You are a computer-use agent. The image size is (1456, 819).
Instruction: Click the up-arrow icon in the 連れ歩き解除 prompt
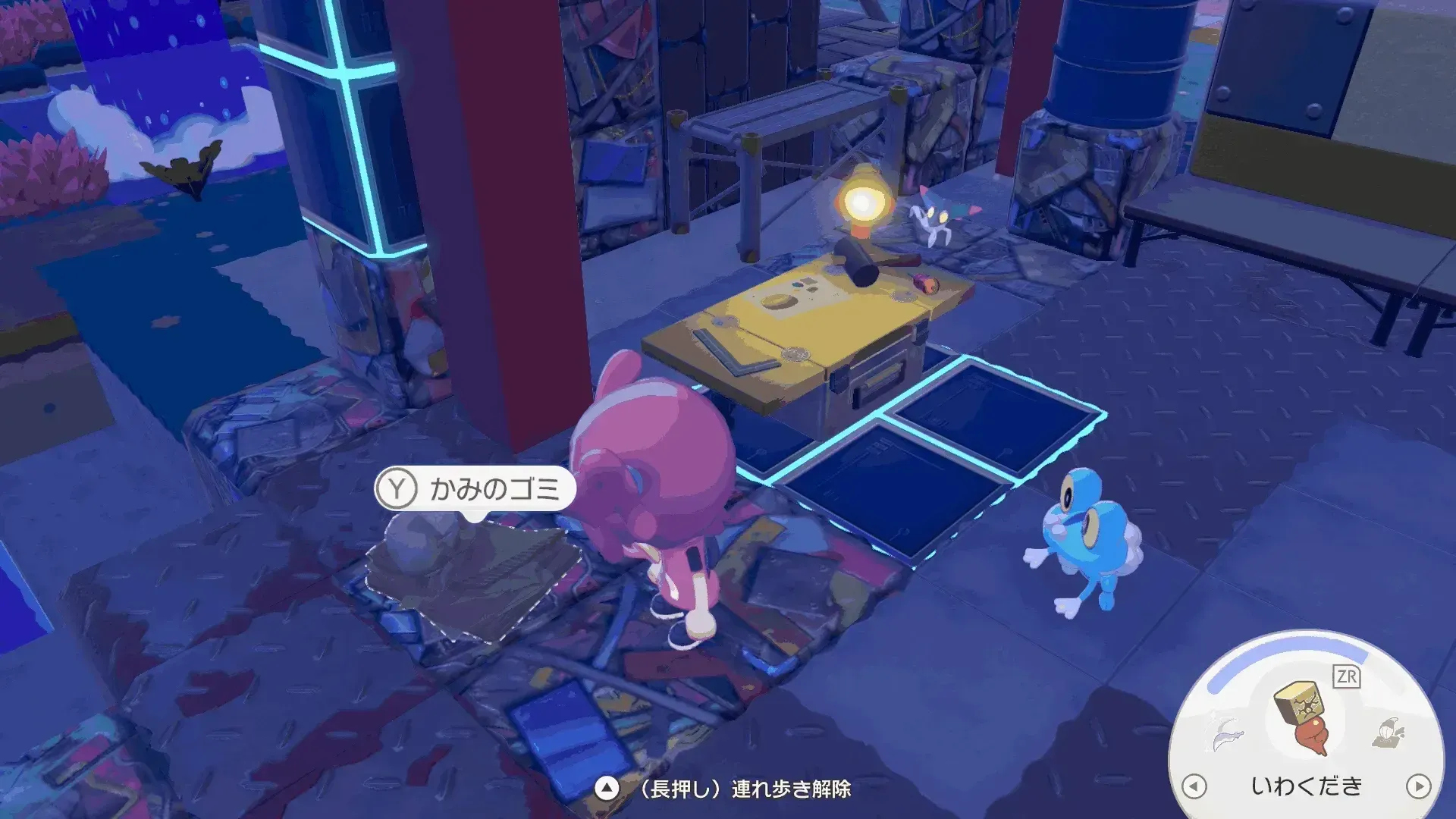click(x=607, y=789)
